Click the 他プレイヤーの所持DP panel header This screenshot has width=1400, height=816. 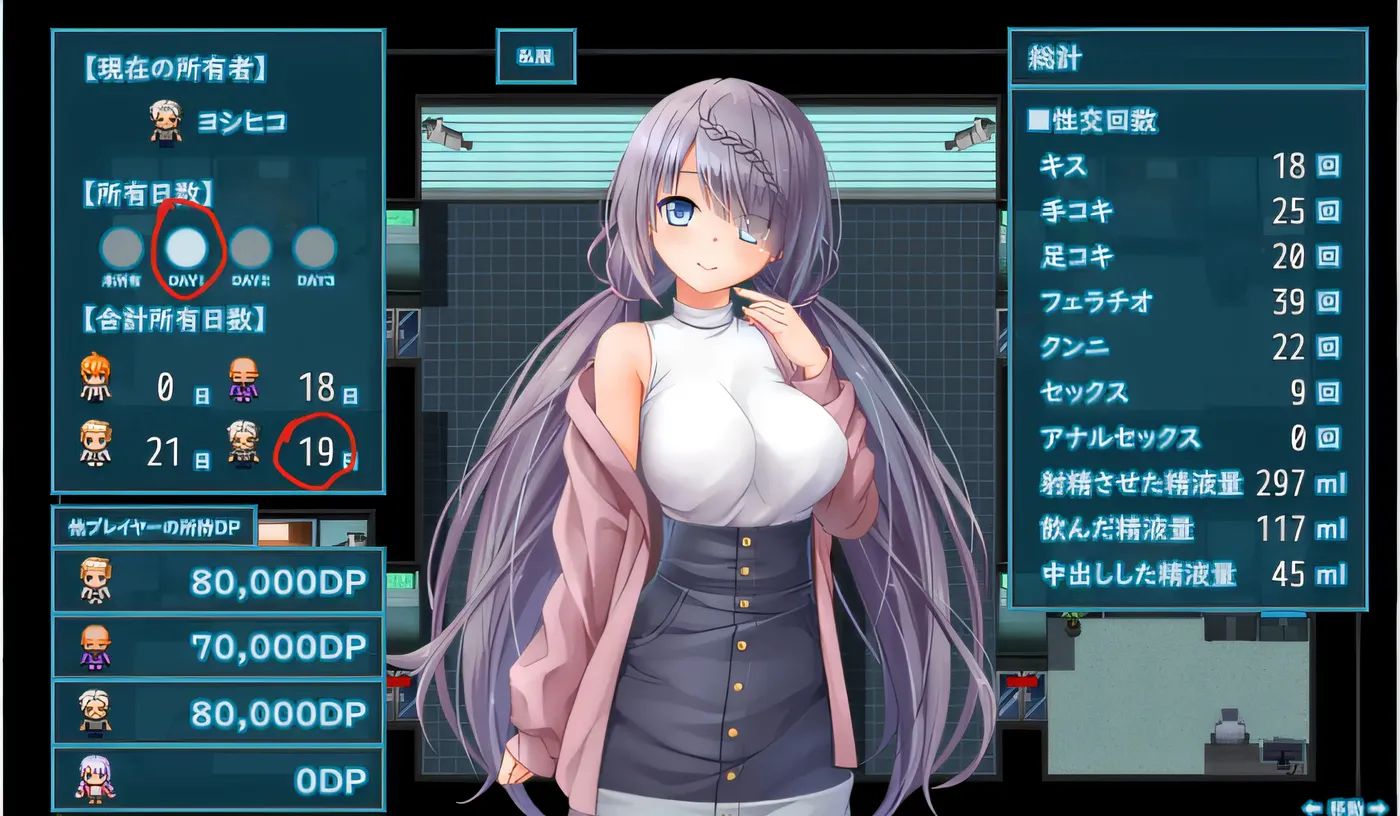(x=154, y=524)
